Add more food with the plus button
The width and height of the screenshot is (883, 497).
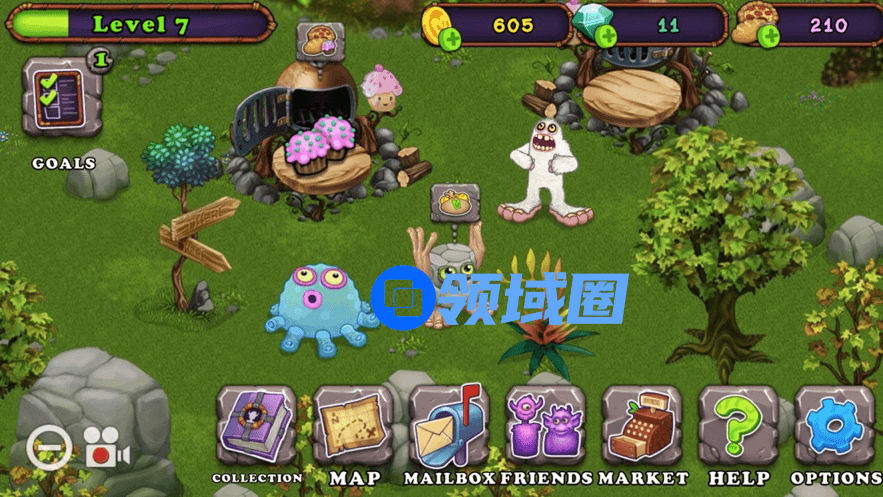(769, 38)
